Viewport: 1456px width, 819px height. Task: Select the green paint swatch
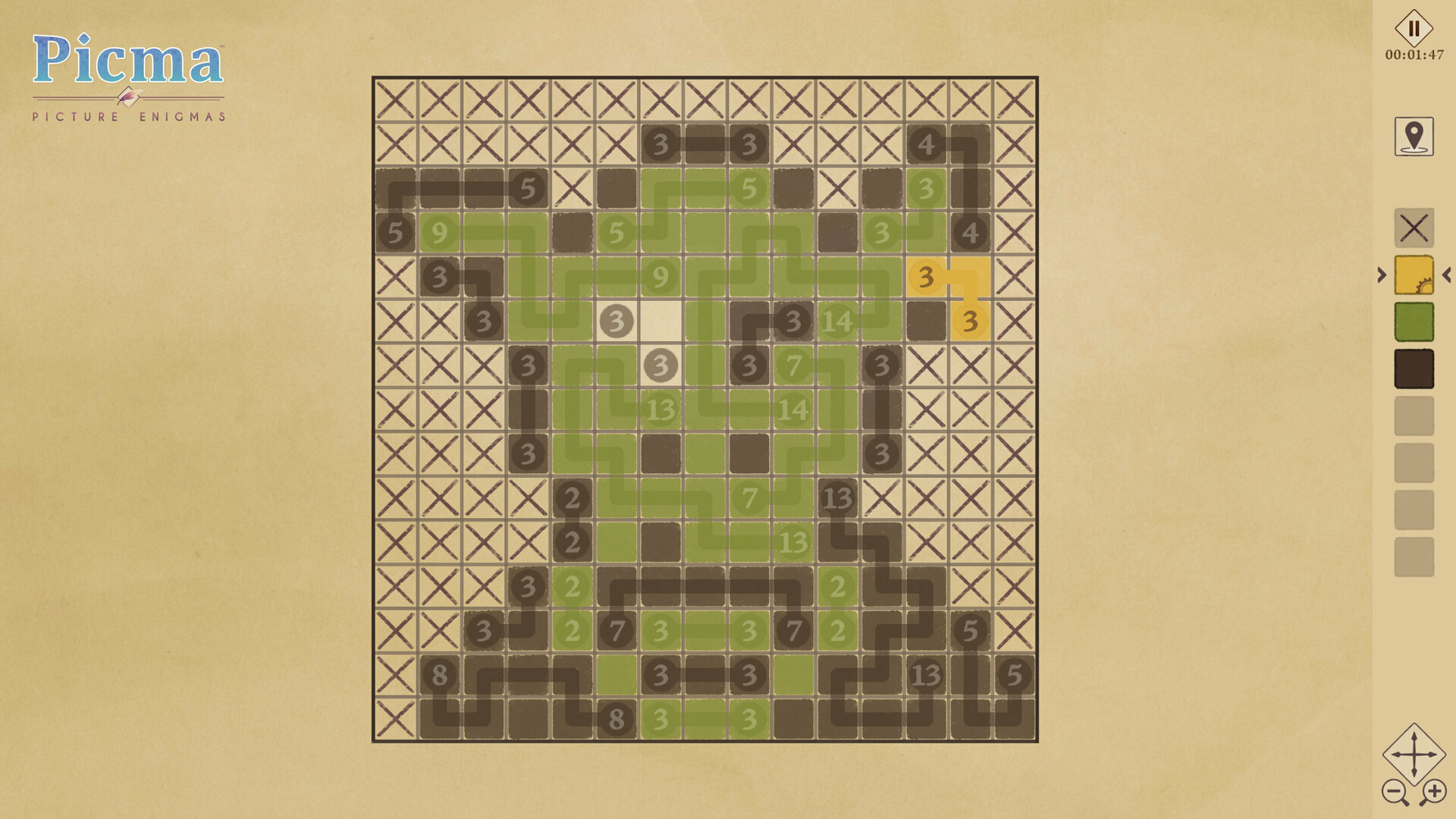coord(1414,322)
